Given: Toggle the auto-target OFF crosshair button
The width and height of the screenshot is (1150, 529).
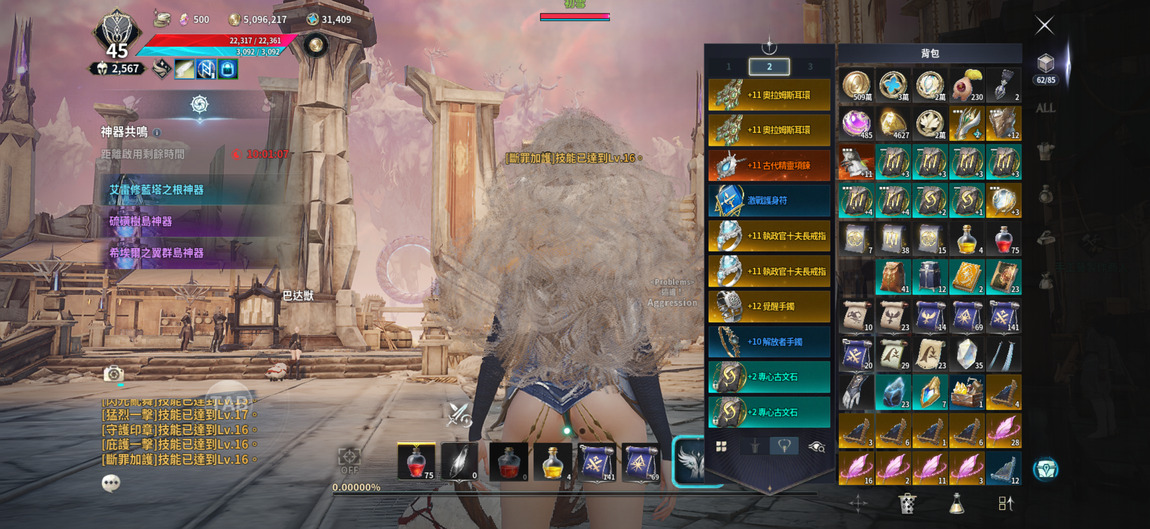Looking at the screenshot, I should tap(349, 460).
